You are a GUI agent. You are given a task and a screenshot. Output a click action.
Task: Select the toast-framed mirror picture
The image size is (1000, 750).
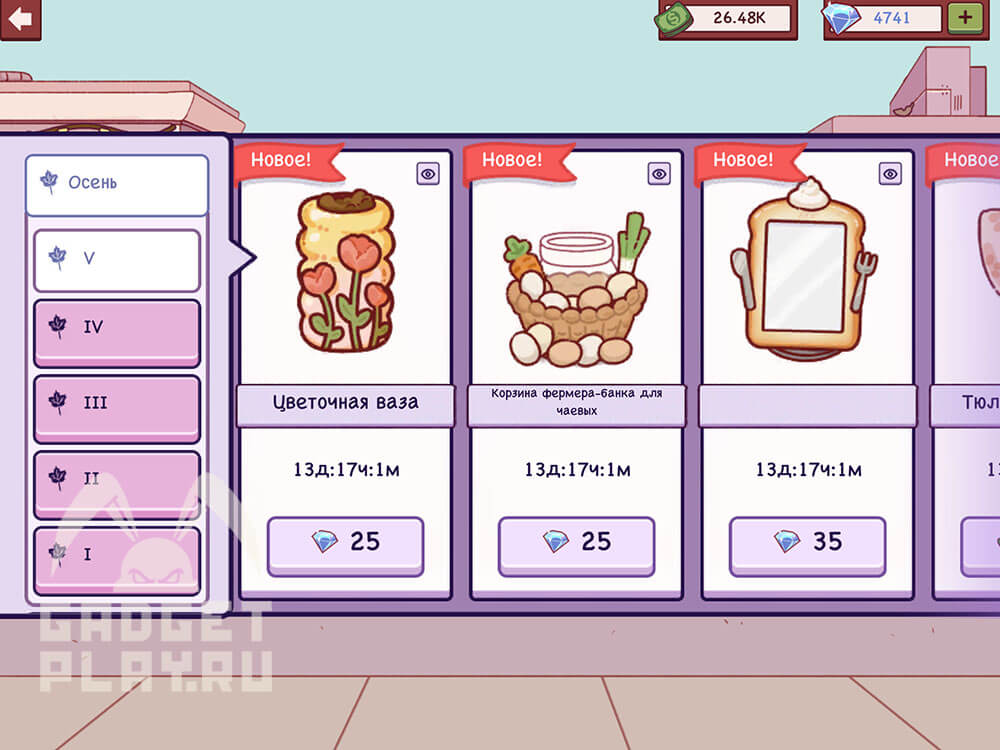(x=805, y=272)
